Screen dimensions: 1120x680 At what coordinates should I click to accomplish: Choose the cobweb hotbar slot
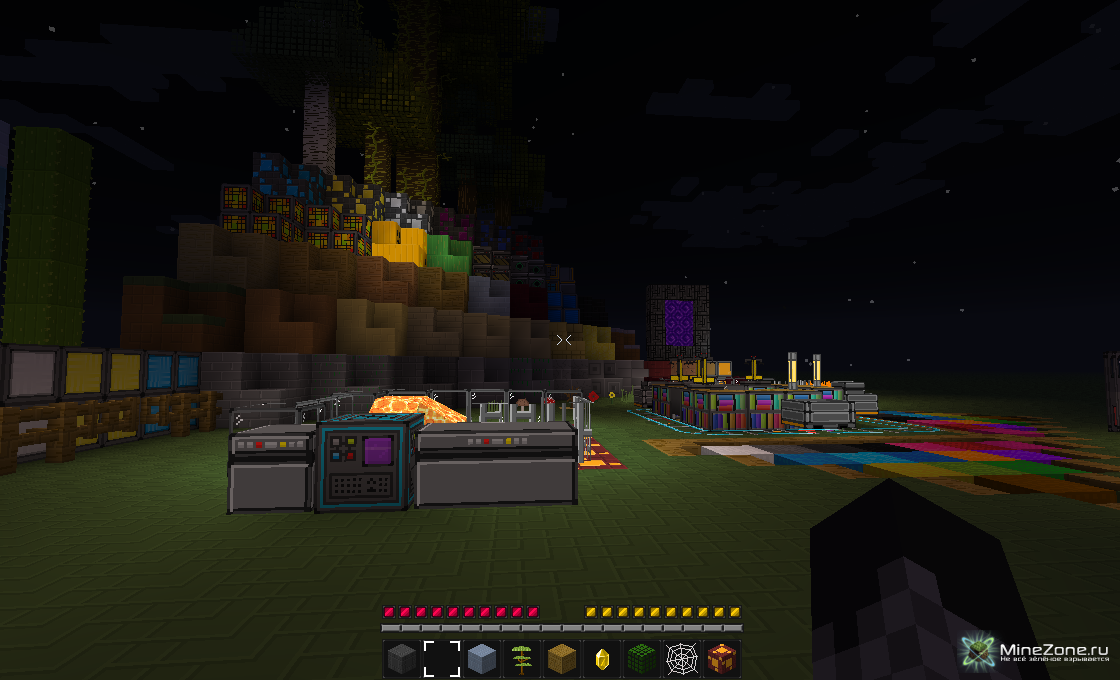tap(681, 659)
